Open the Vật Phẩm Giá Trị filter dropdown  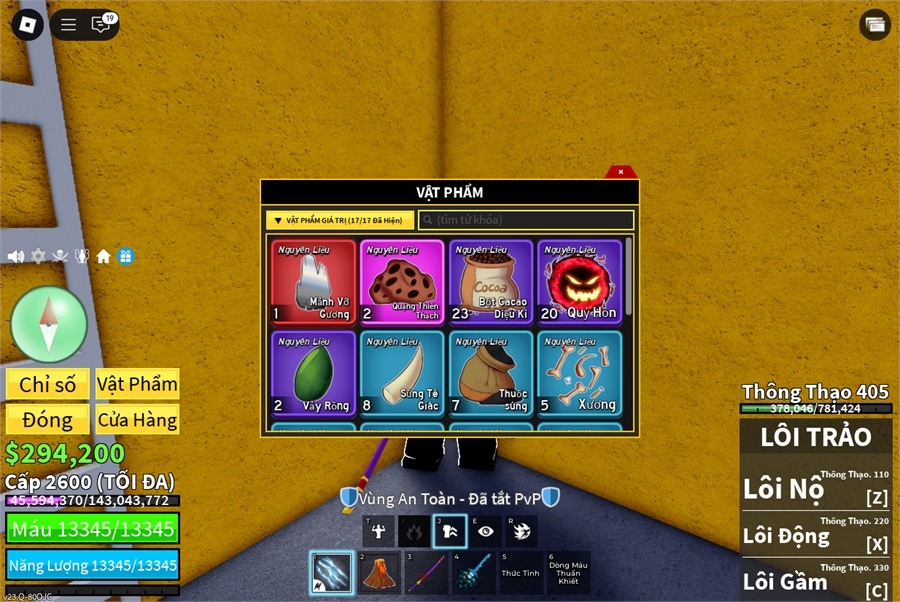340,220
